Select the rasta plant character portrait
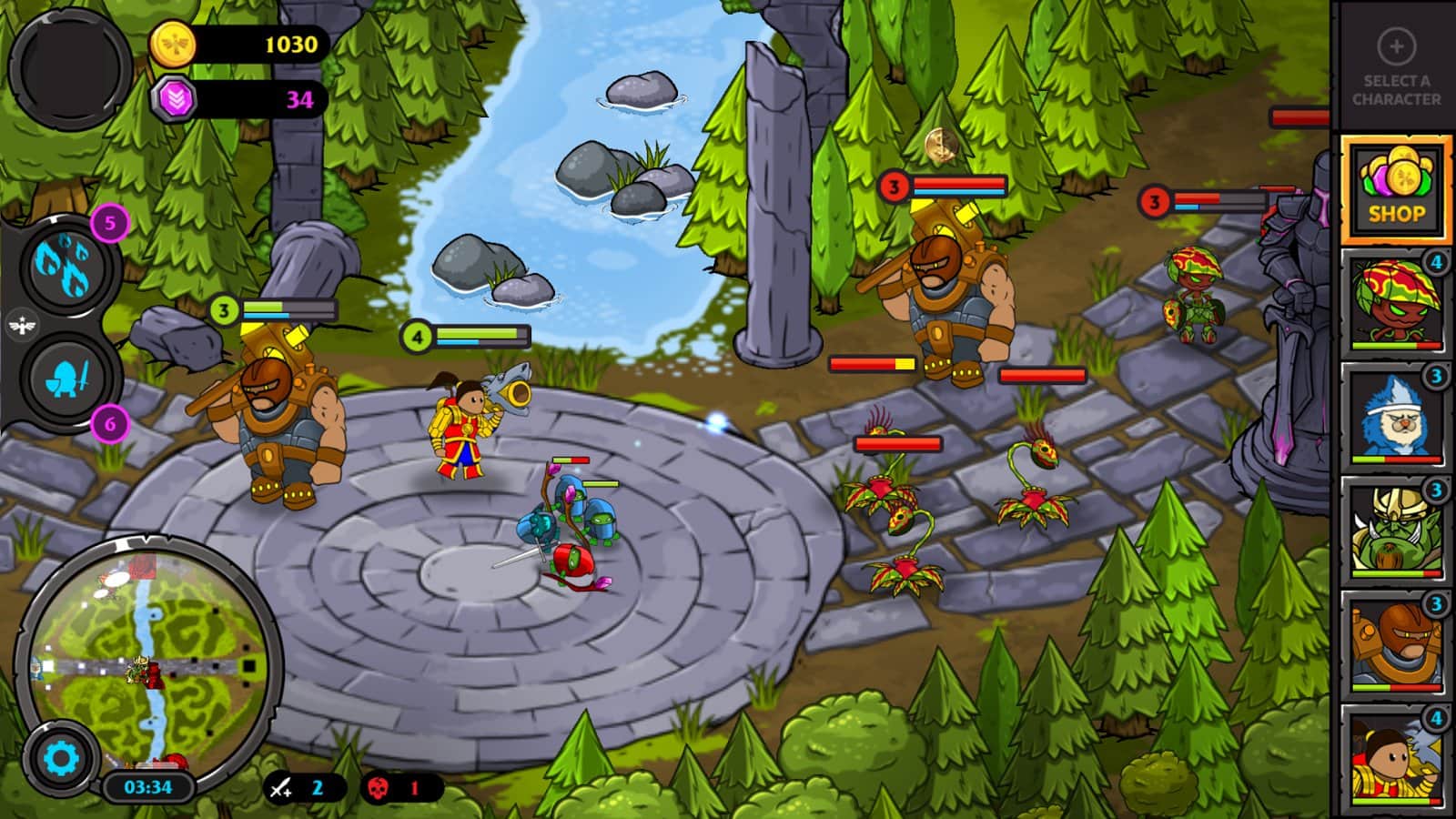Image resolution: width=1456 pixels, height=819 pixels. click(x=1398, y=302)
